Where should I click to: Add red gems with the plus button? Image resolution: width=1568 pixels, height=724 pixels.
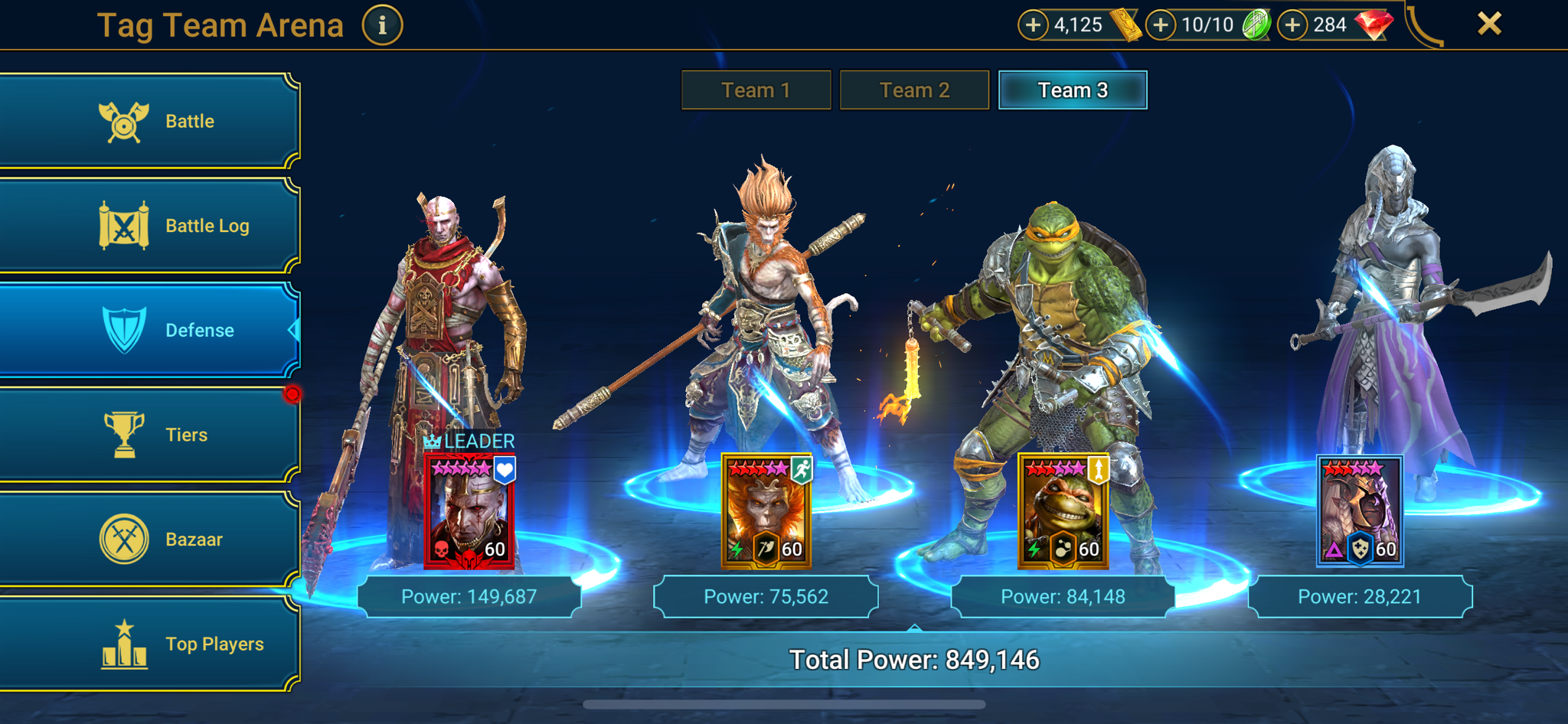point(1292,25)
